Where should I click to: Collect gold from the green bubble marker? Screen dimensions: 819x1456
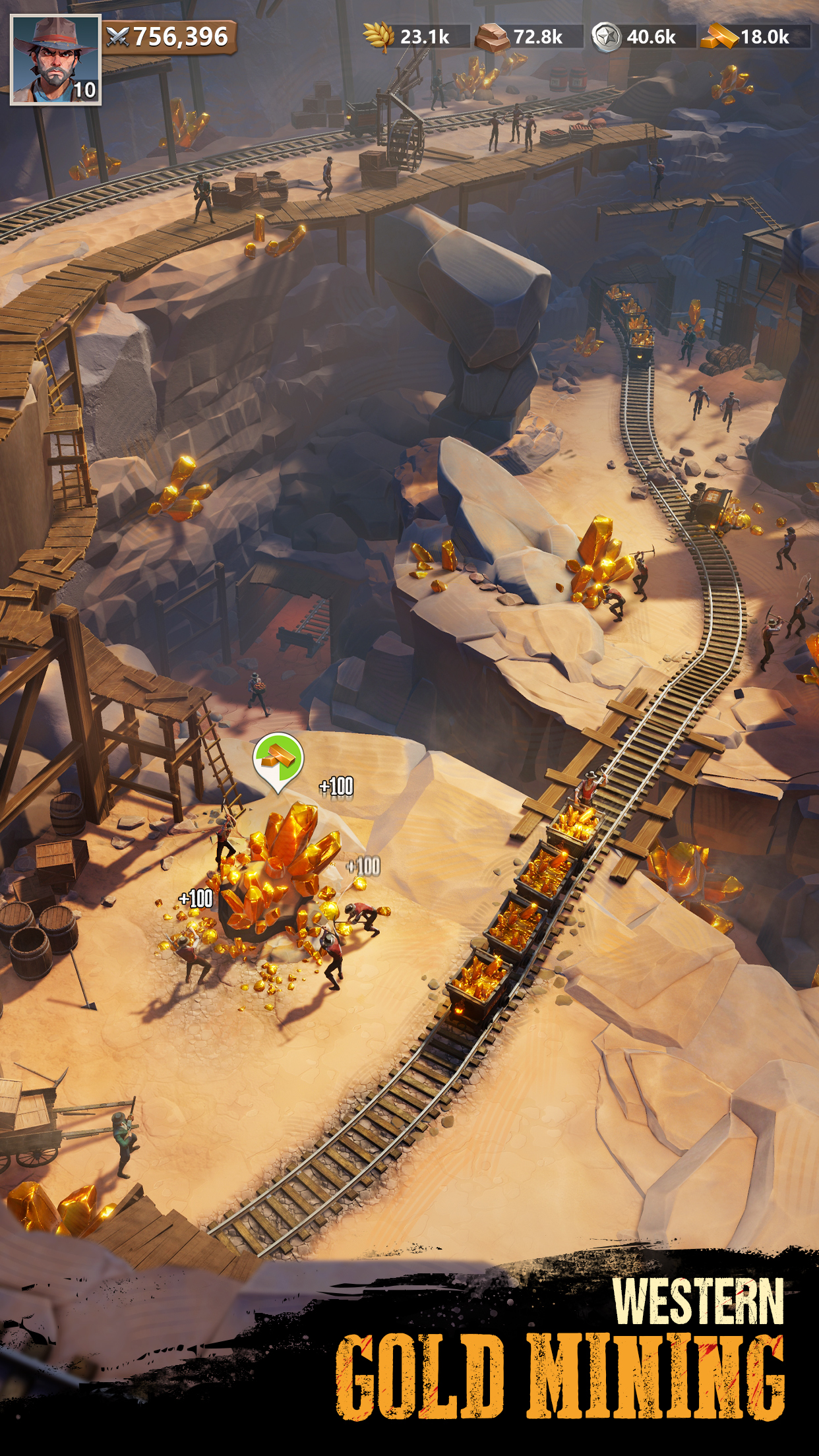278,759
